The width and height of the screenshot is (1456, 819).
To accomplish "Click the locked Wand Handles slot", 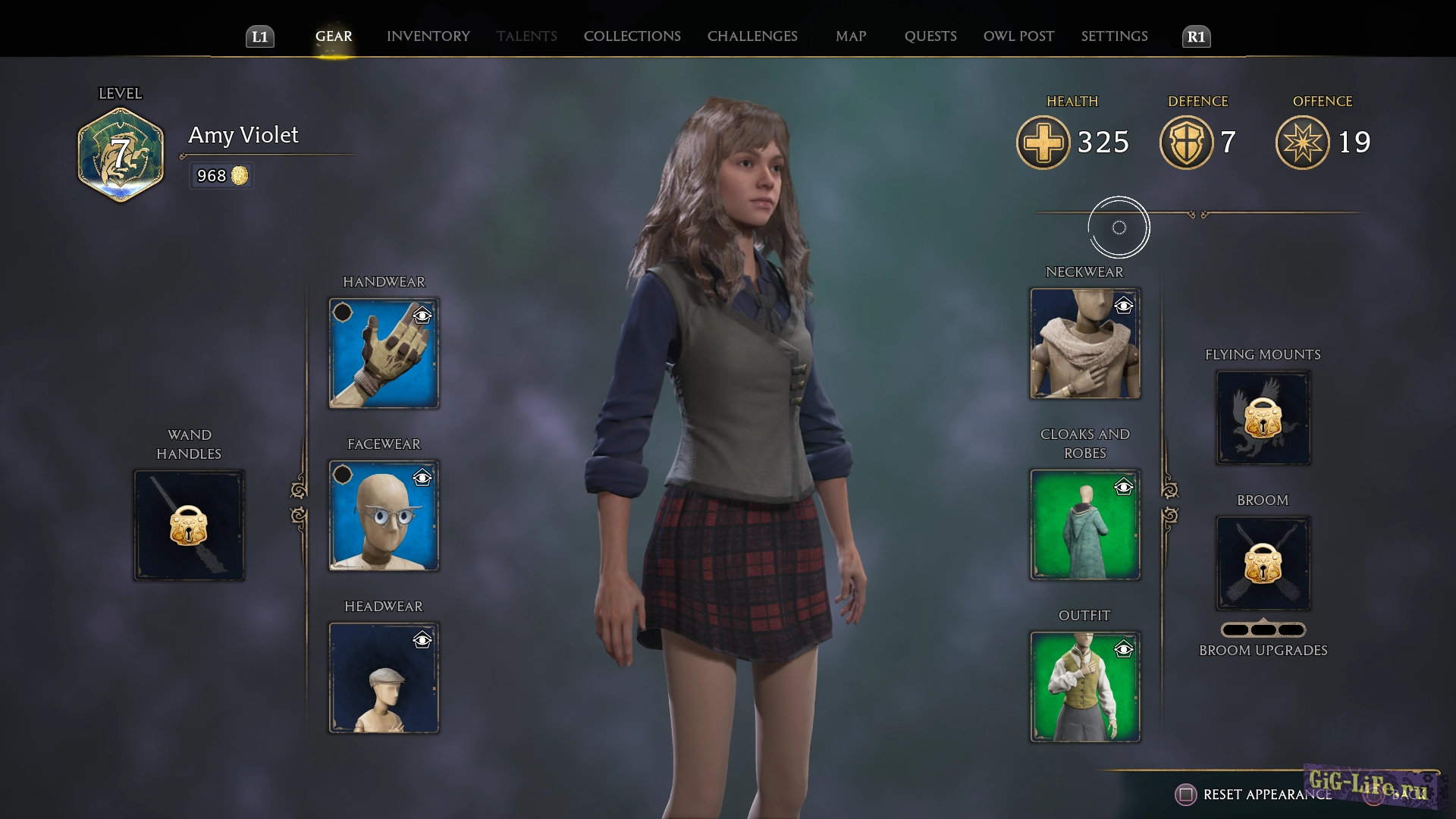I will 189,526.
